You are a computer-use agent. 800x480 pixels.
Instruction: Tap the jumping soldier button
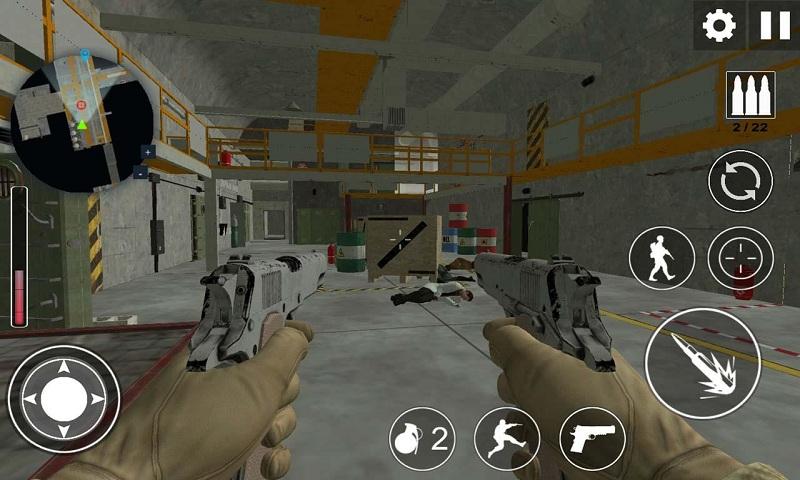point(507,438)
